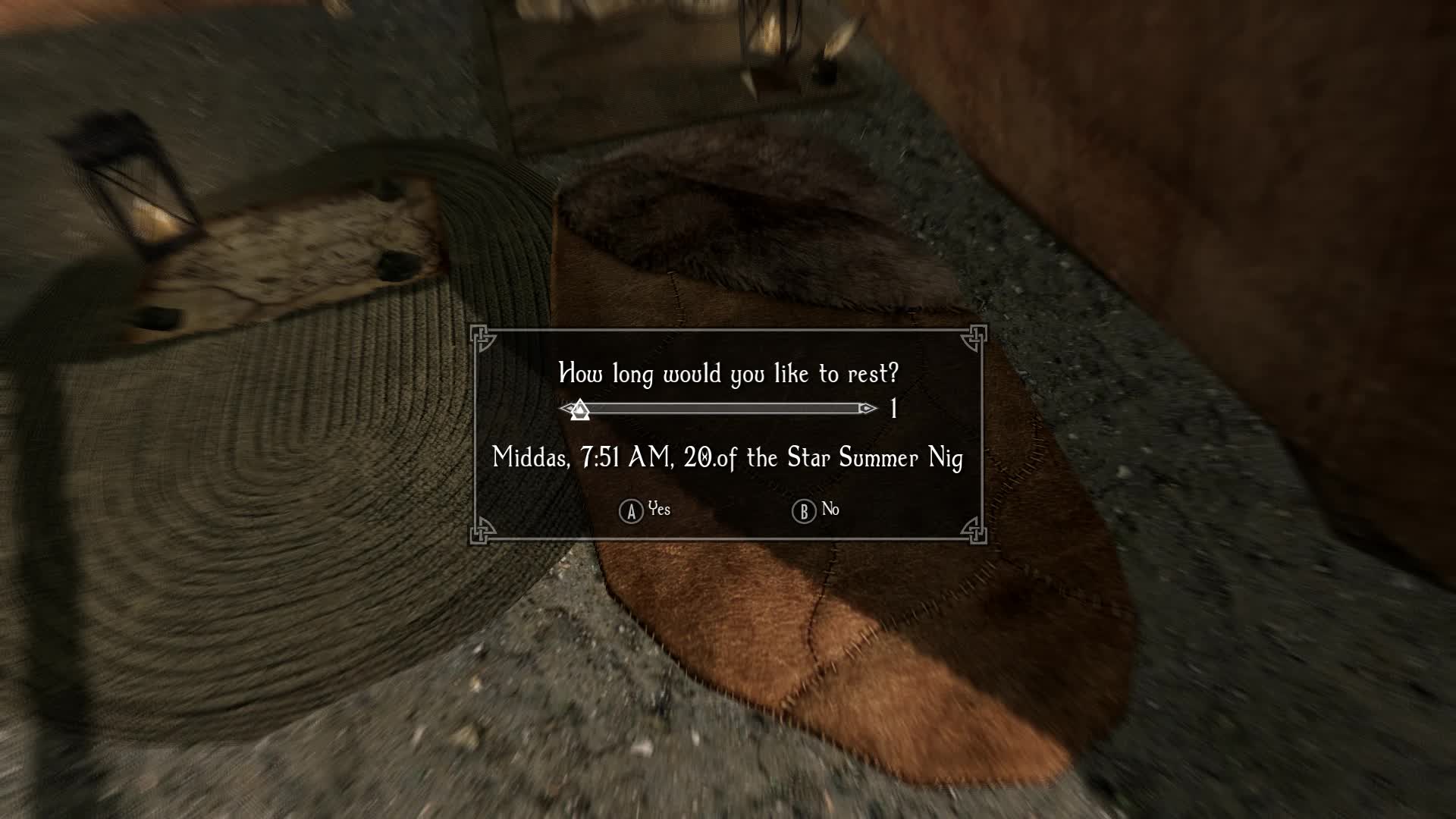Confirm resting by choosing Yes
The height and width of the screenshot is (819, 1456).
click(645, 510)
